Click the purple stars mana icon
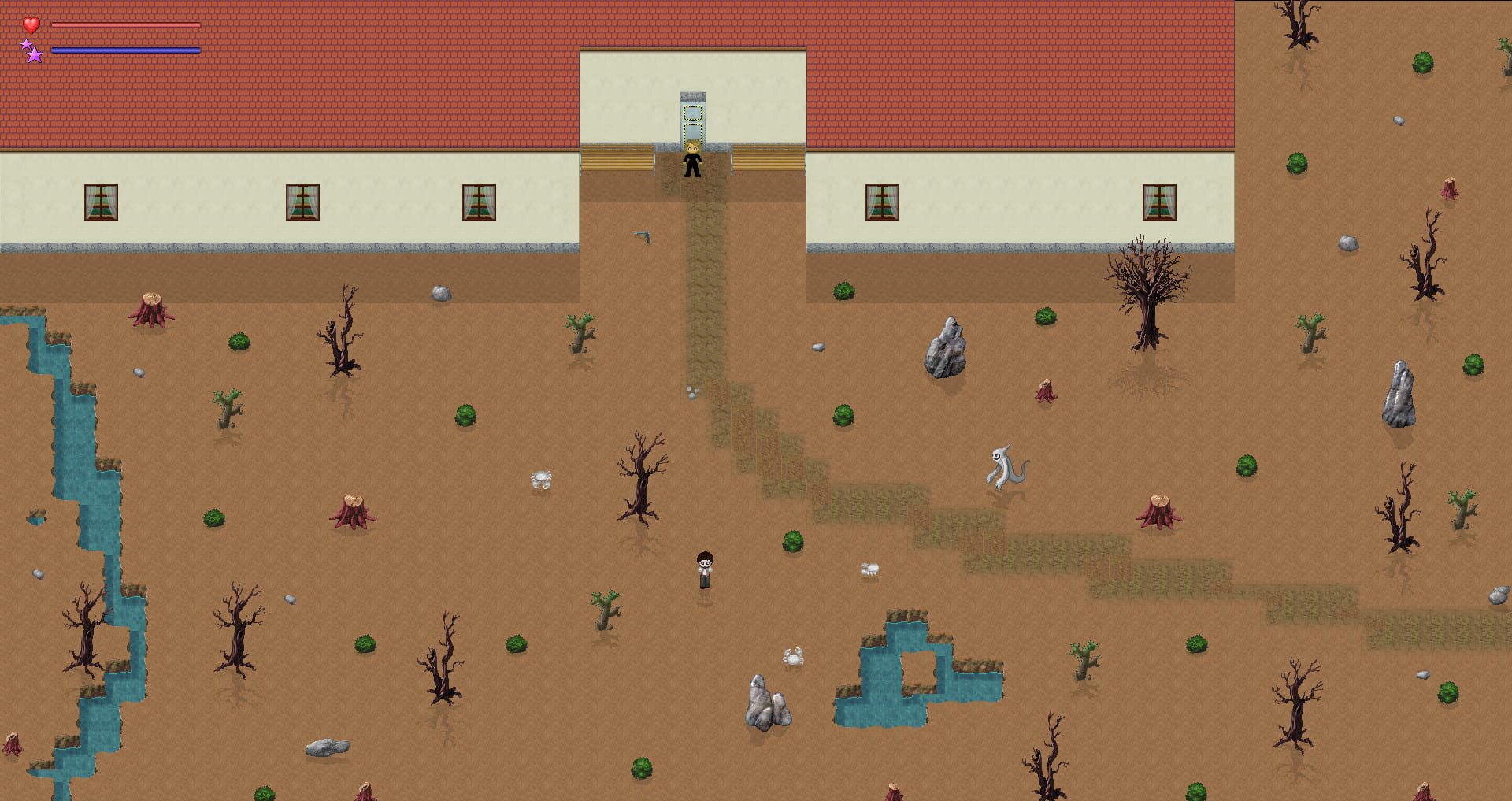The image size is (1512, 801). (30, 52)
